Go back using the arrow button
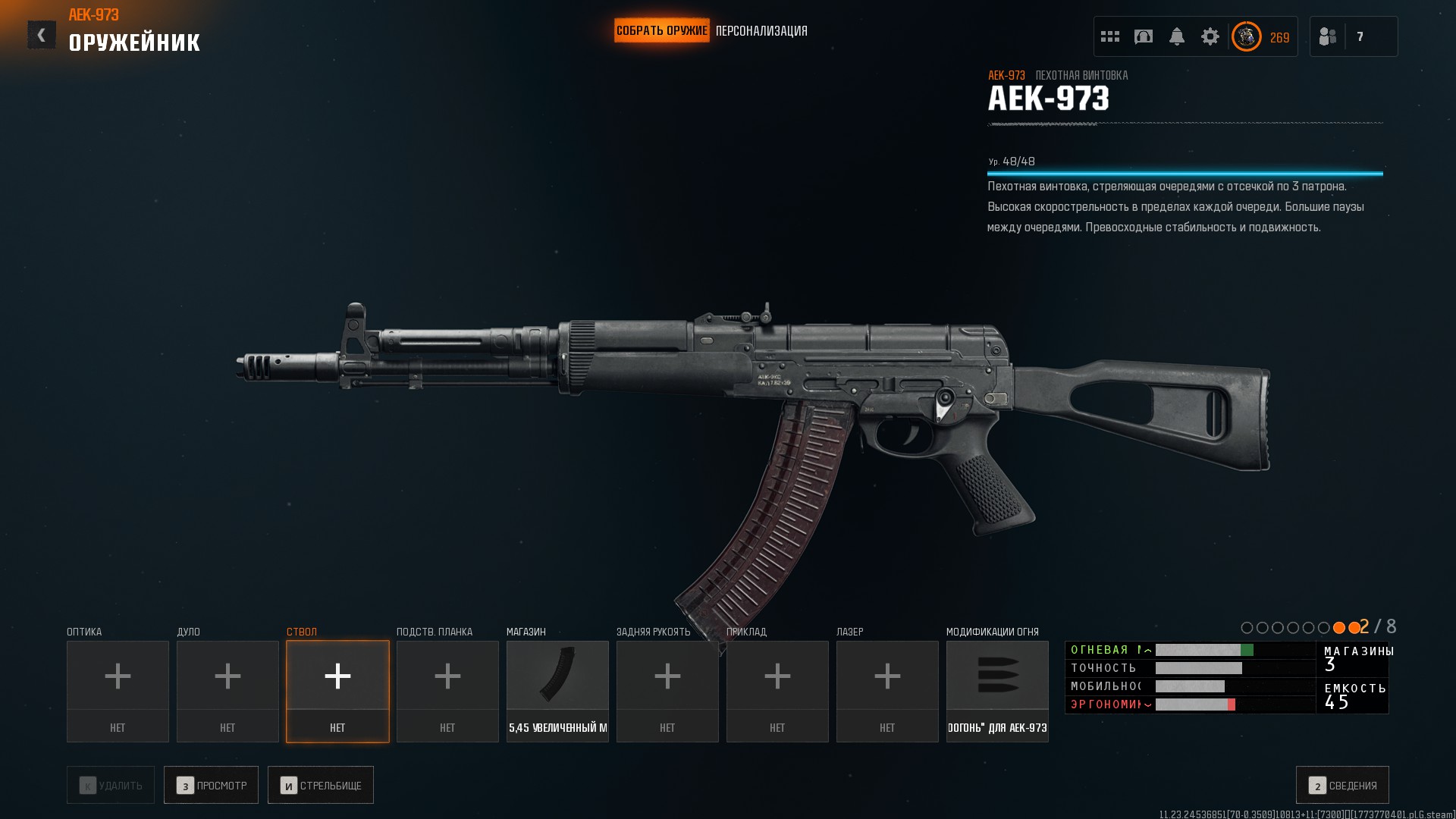1456x819 pixels. pos(42,35)
